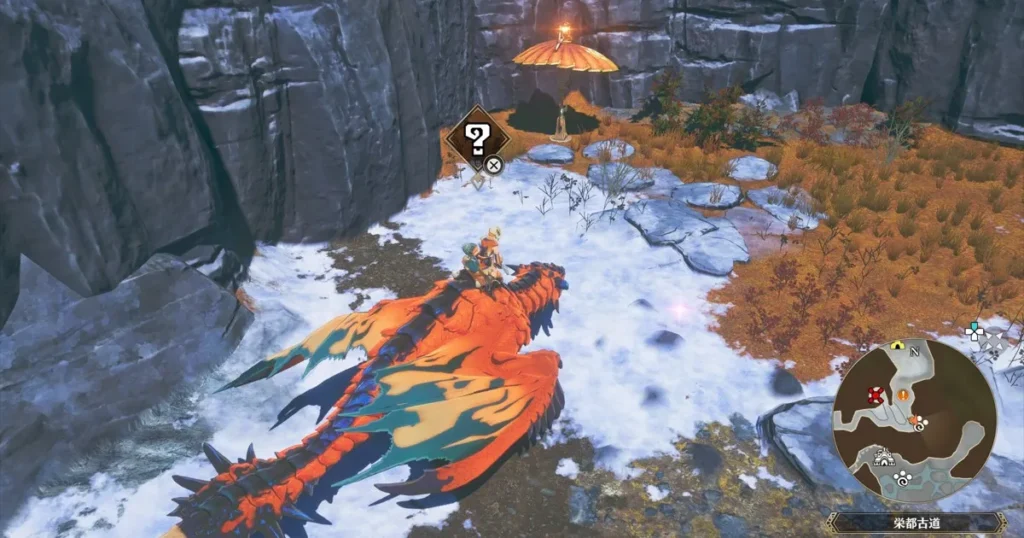Select the red monster marker on minimap
Viewport: 1024px width, 538px height.
click(876, 395)
